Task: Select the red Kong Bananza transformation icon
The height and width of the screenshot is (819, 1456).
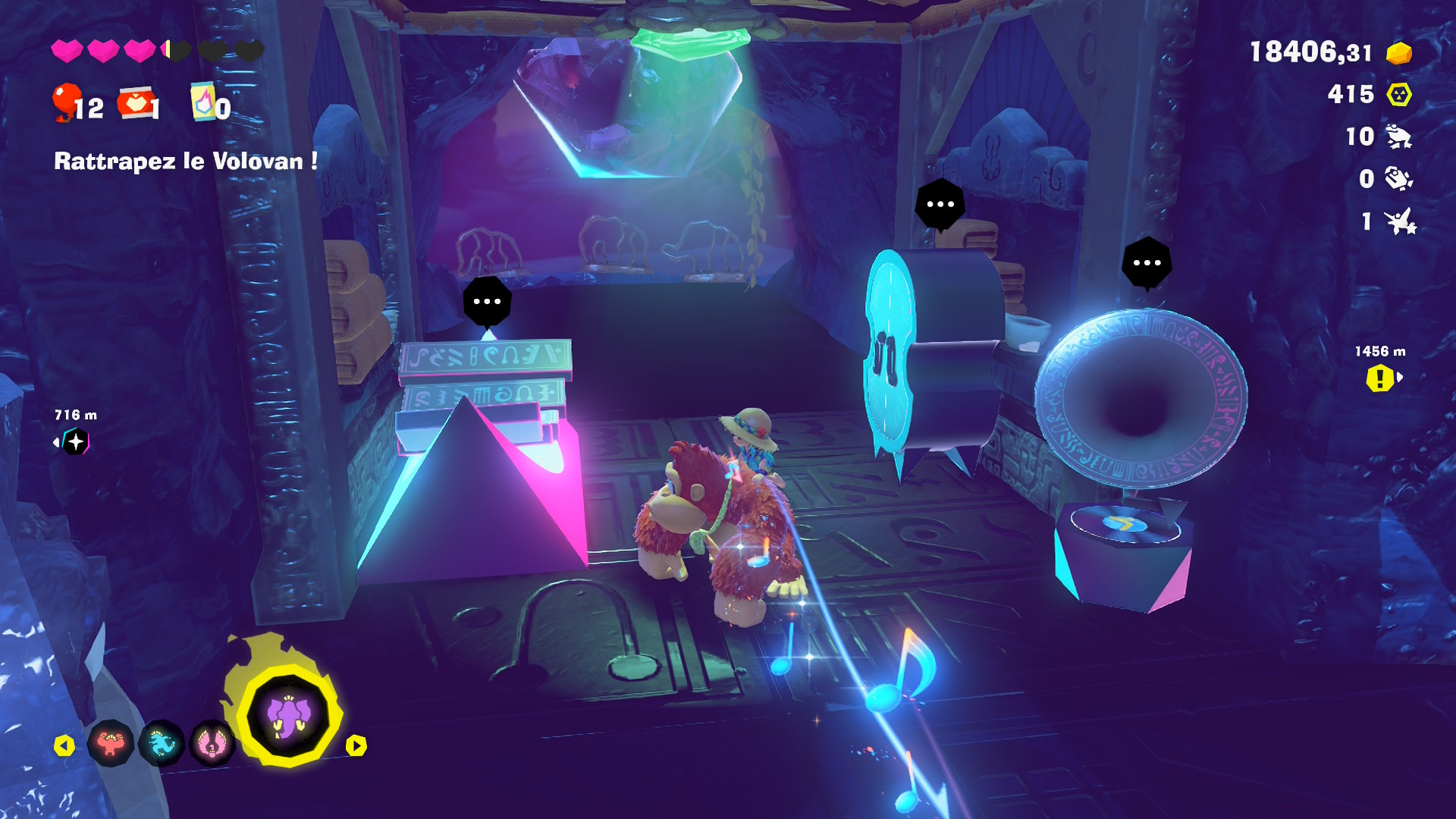Action: pos(111,743)
